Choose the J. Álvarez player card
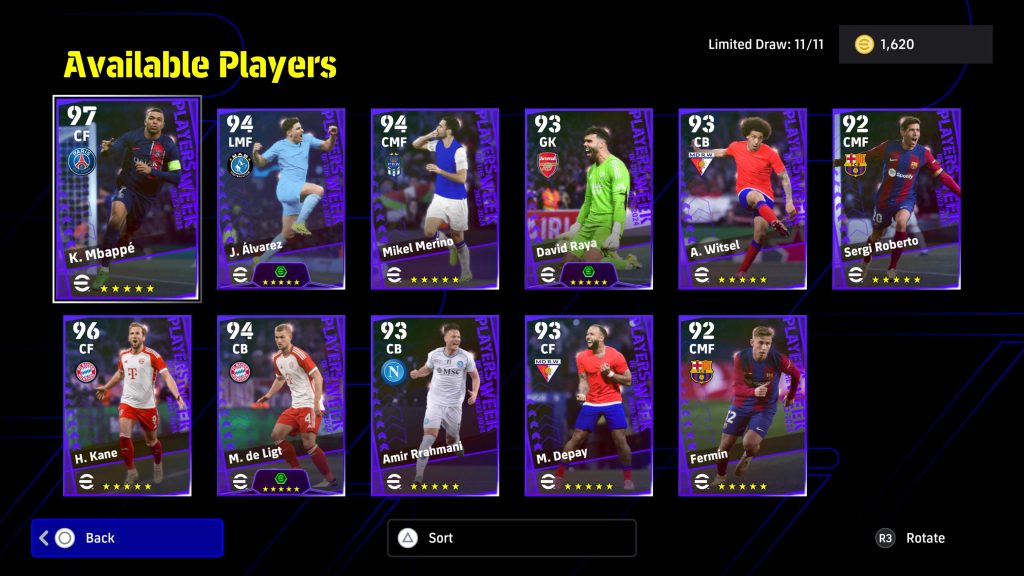The width and height of the screenshot is (1024, 576). [x=281, y=199]
